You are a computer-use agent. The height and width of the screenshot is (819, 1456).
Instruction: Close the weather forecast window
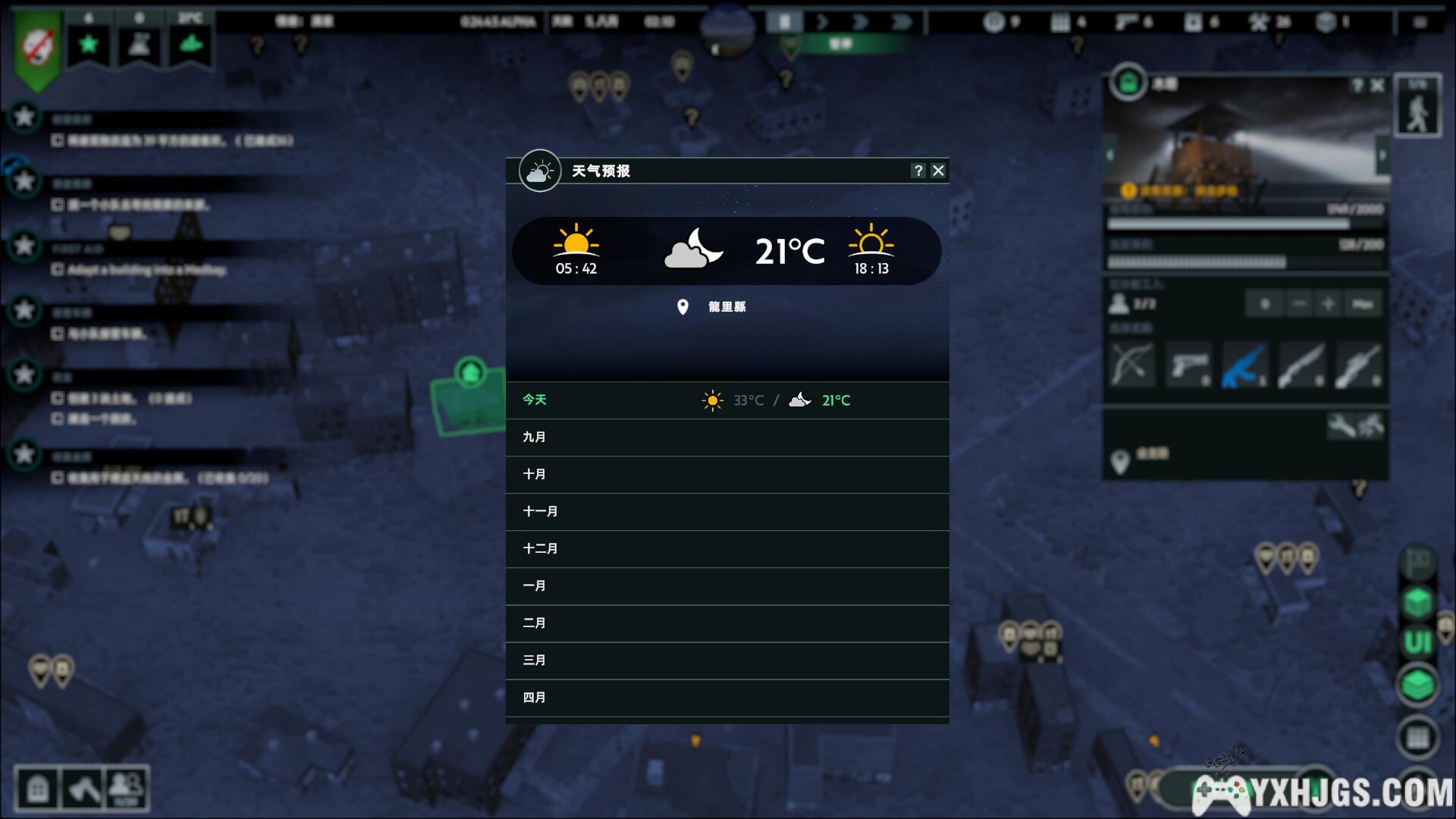[x=938, y=171]
